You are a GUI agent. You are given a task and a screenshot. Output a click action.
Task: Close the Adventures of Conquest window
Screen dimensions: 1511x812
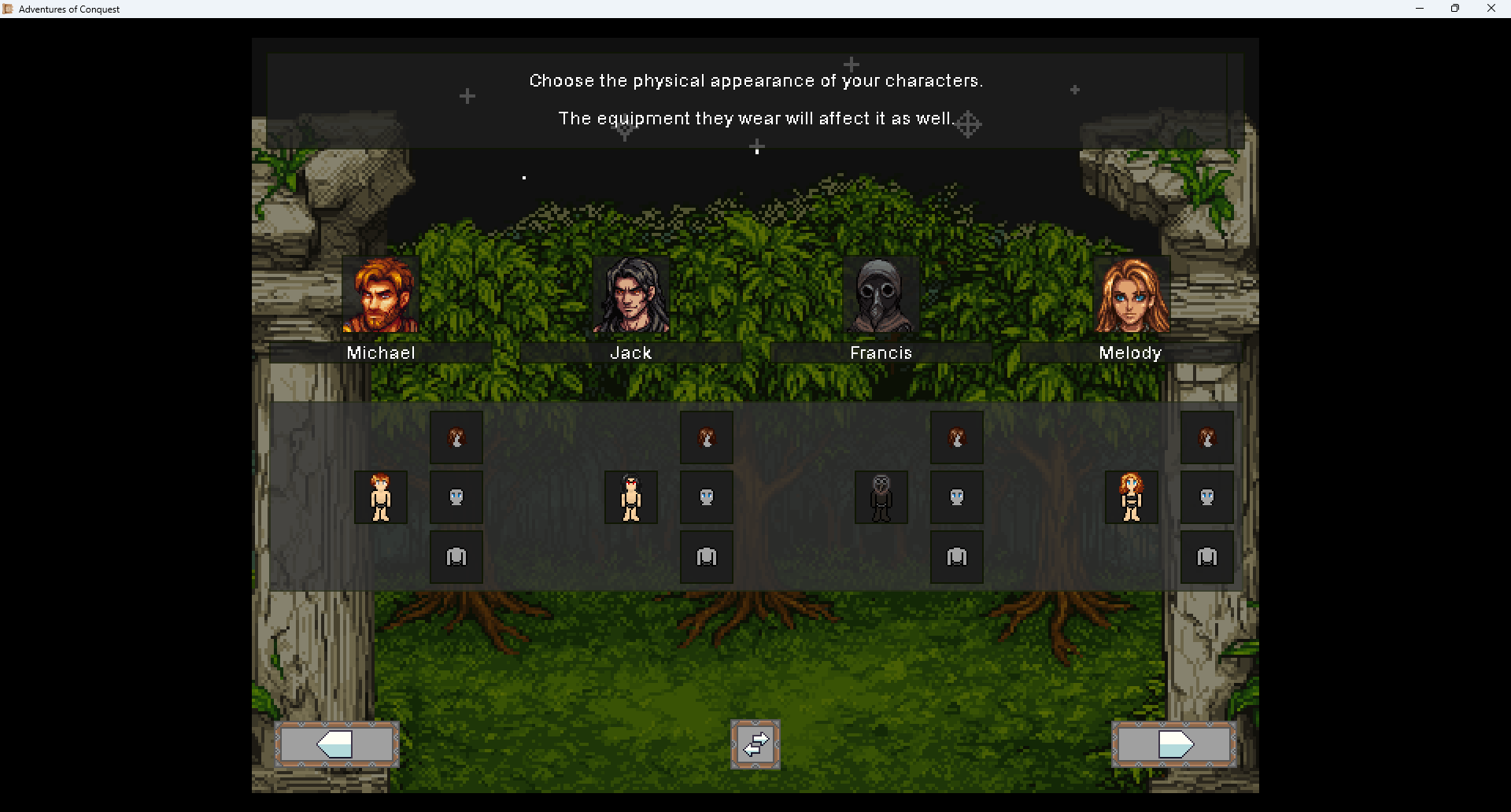1491,9
